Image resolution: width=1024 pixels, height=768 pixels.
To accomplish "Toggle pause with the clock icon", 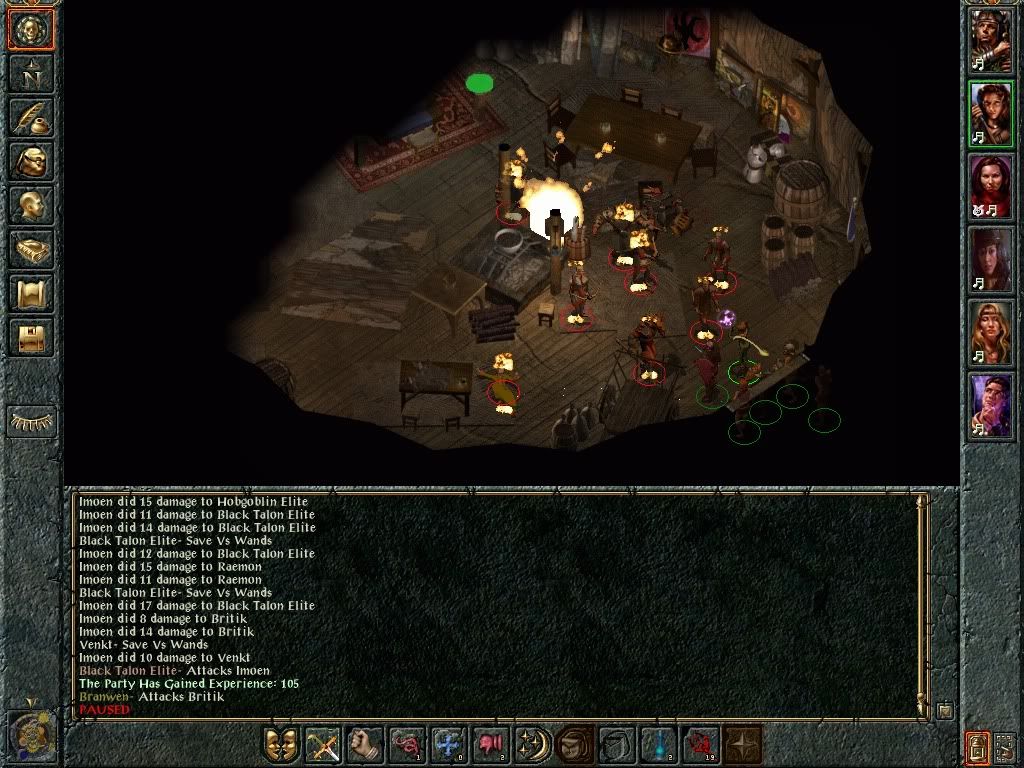I will click(x=30, y=735).
